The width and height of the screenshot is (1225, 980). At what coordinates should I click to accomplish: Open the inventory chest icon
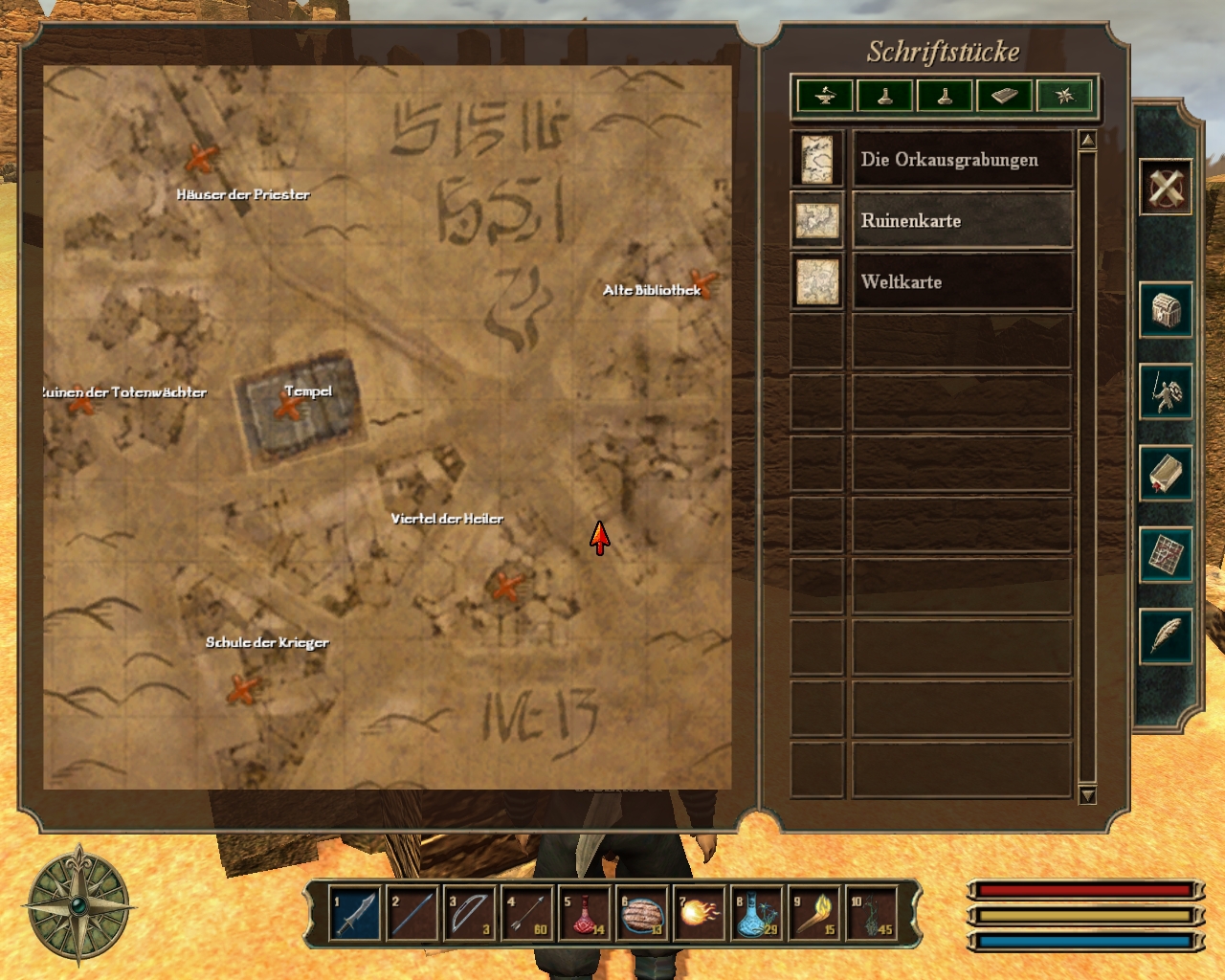1166,310
